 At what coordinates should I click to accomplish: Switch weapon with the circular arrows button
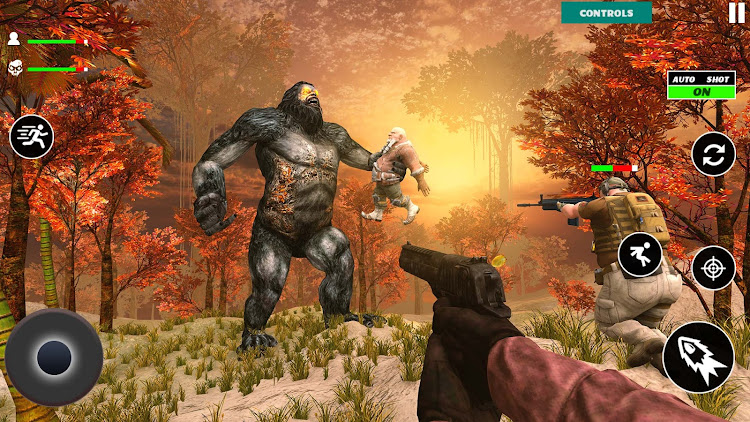[713, 154]
